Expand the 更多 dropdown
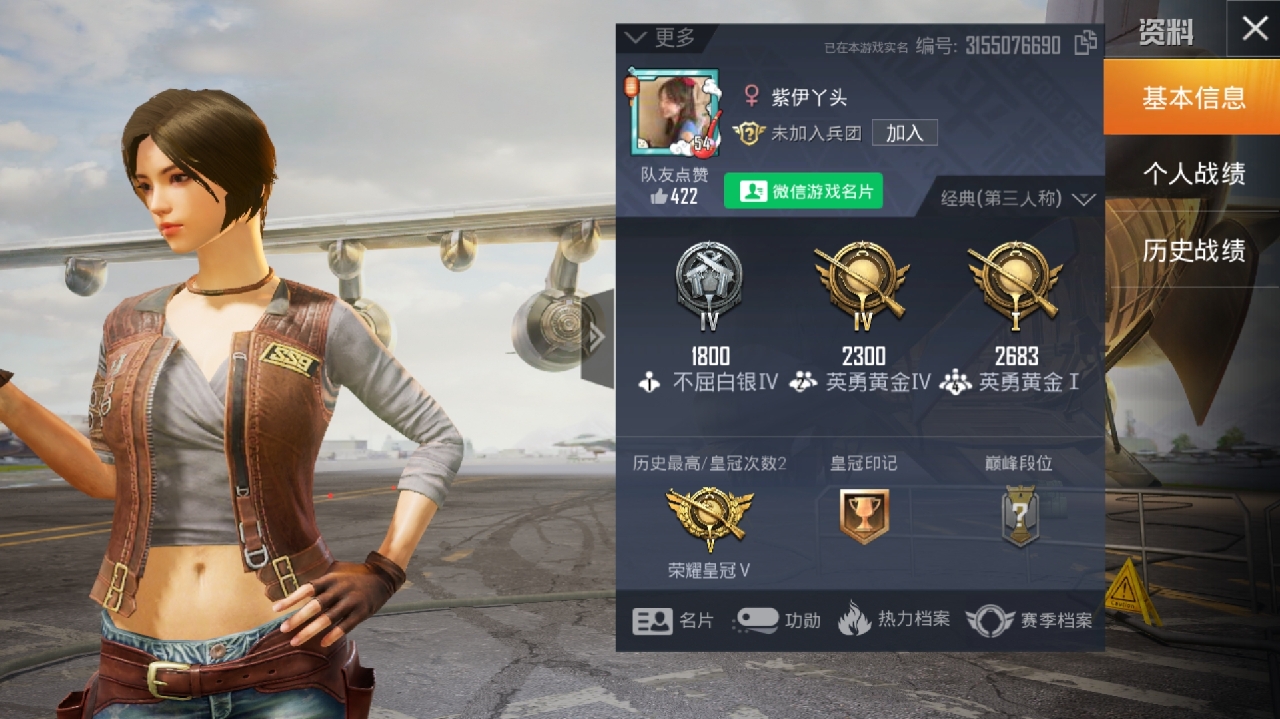 coord(660,38)
